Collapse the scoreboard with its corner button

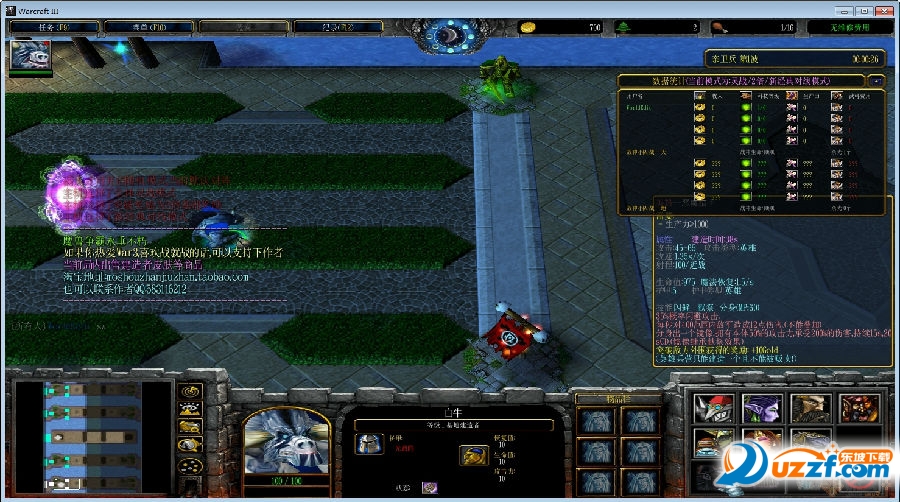click(x=877, y=80)
